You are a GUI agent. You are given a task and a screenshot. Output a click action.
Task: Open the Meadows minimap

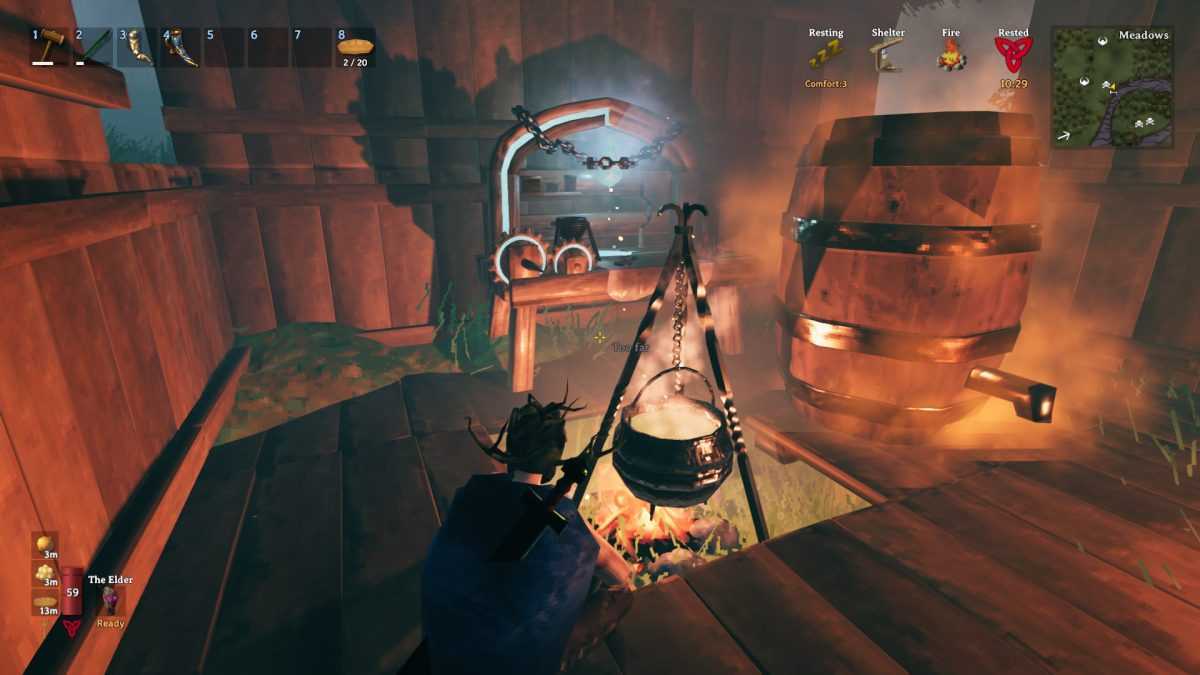pyautogui.click(x=1112, y=86)
